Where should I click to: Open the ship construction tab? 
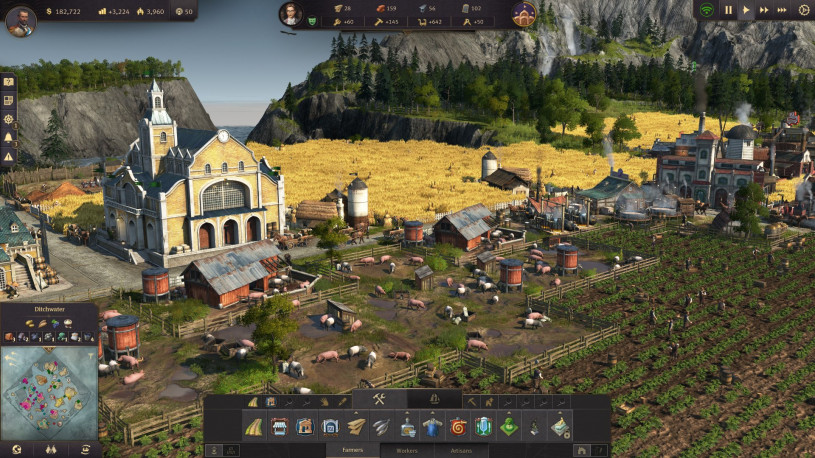(x=435, y=400)
